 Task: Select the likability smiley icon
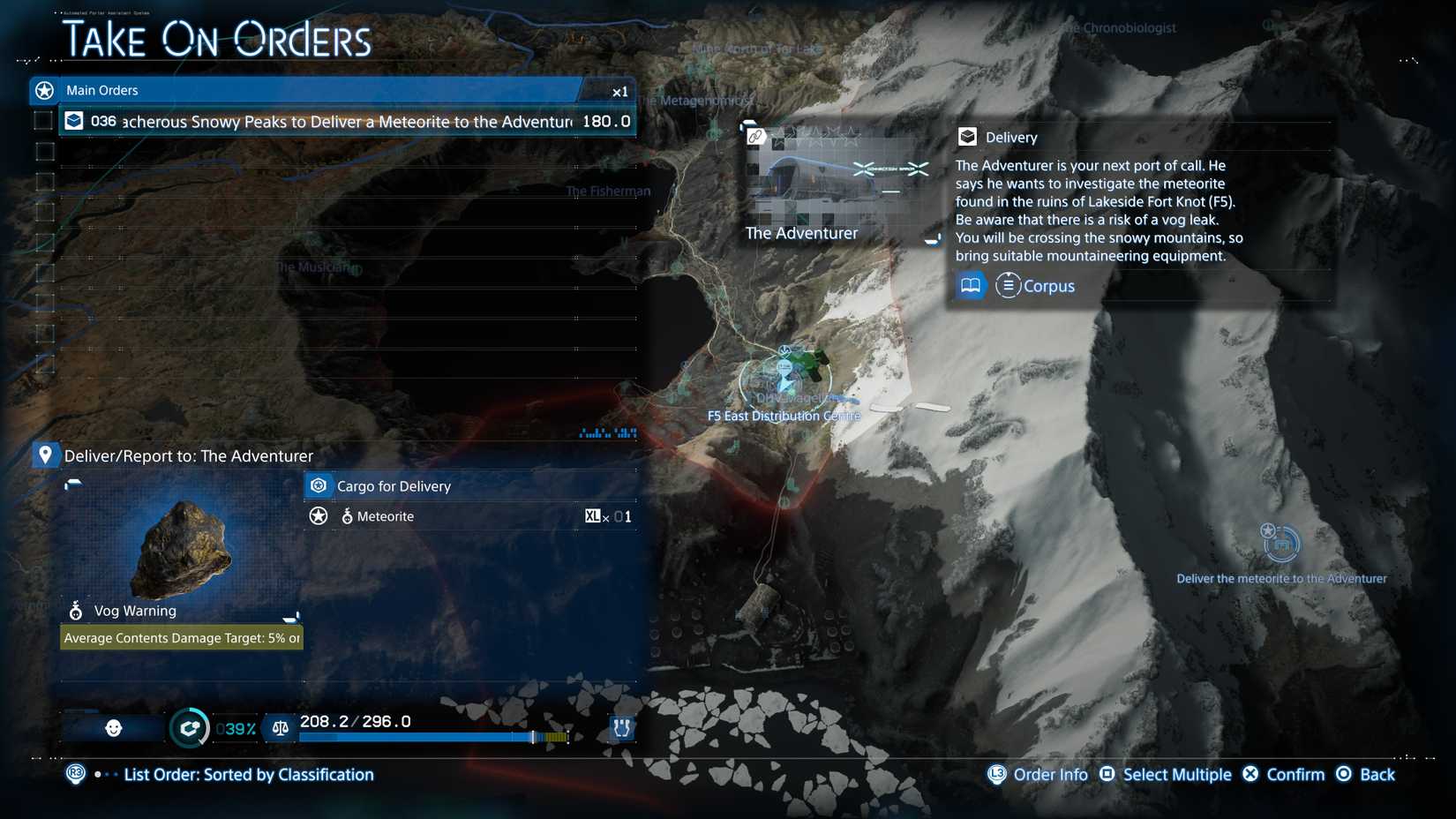point(113,728)
